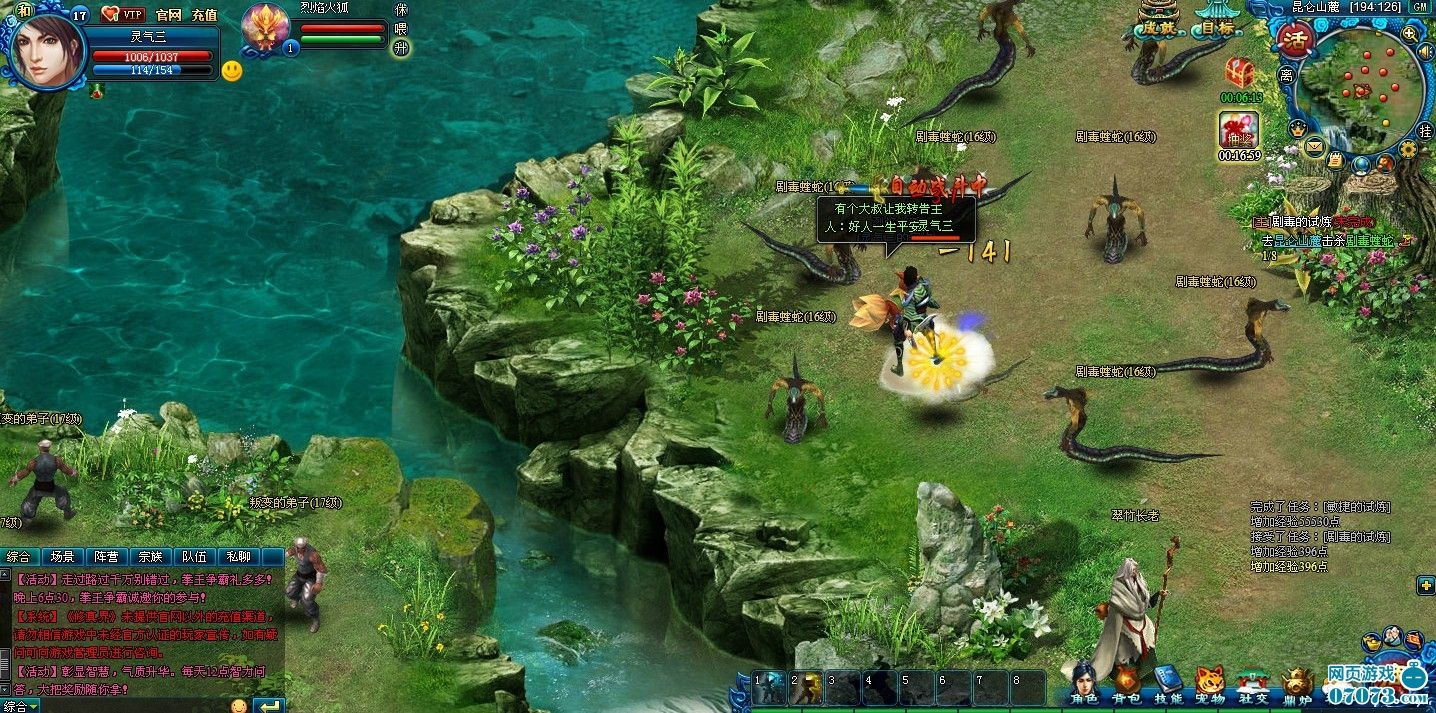1436x713 pixels.
Task: Open the 背包 backpack inventory
Action: pos(1126,682)
